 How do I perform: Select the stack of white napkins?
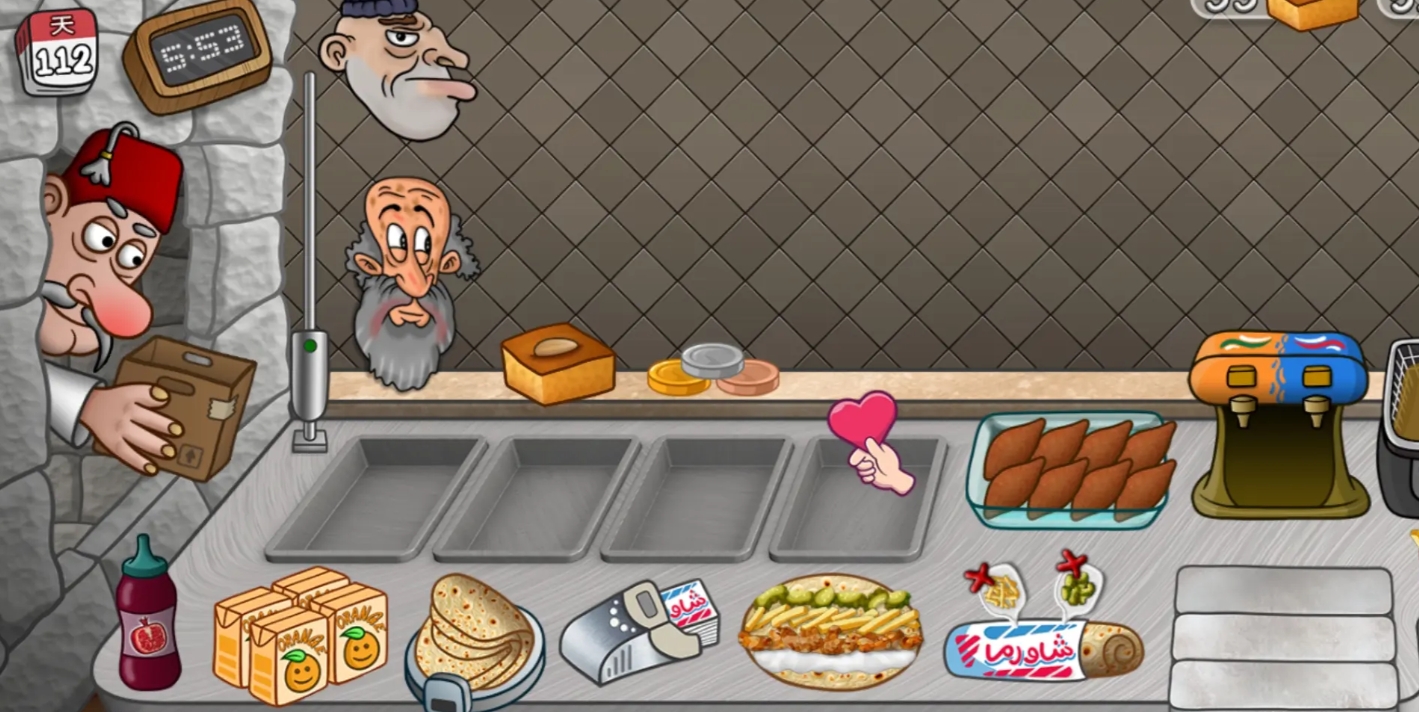coord(1284,637)
